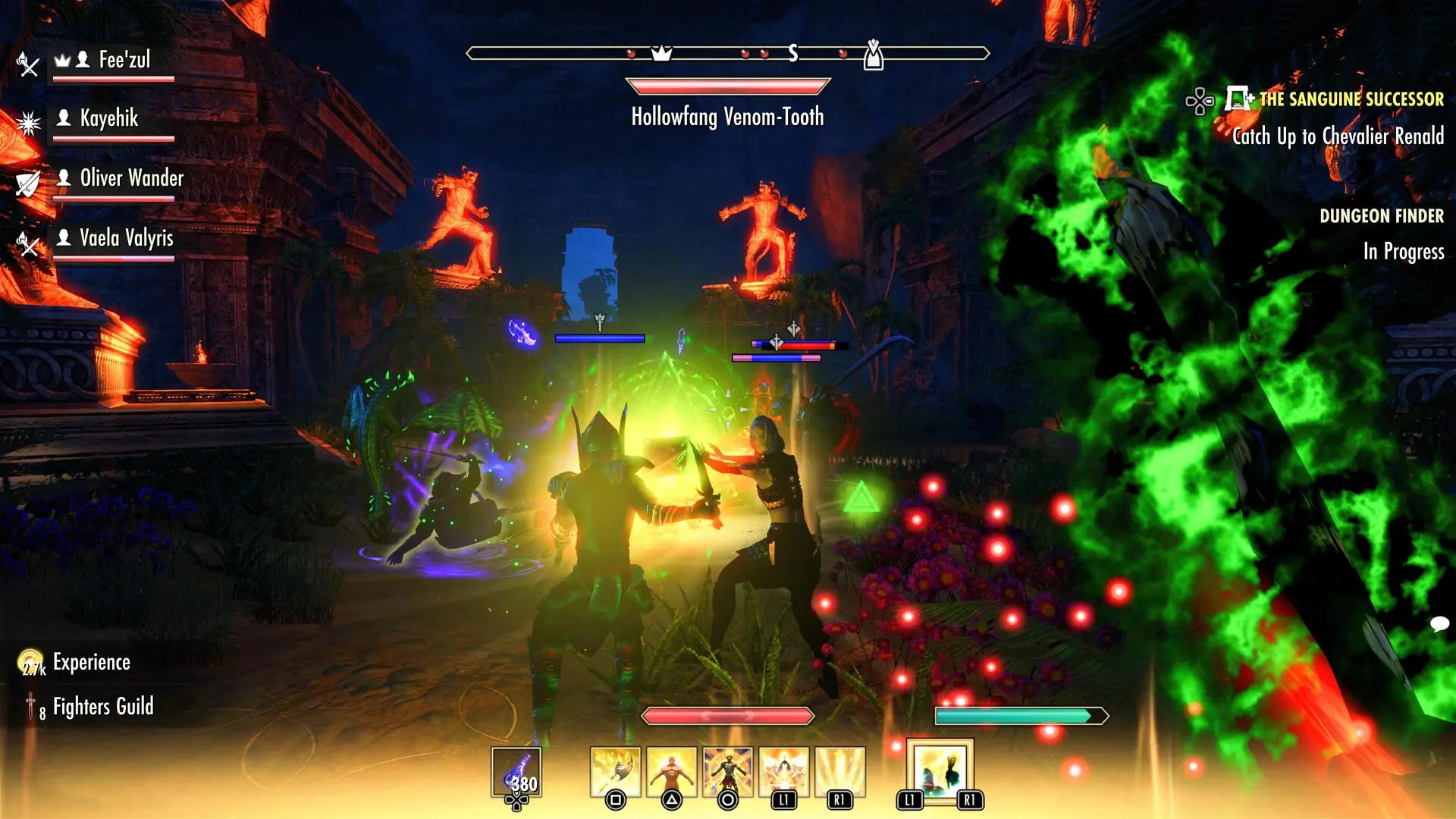Screen dimensions: 1456x819
Task: Trigger the hooded figure with stars ability
Action: pos(783,772)
